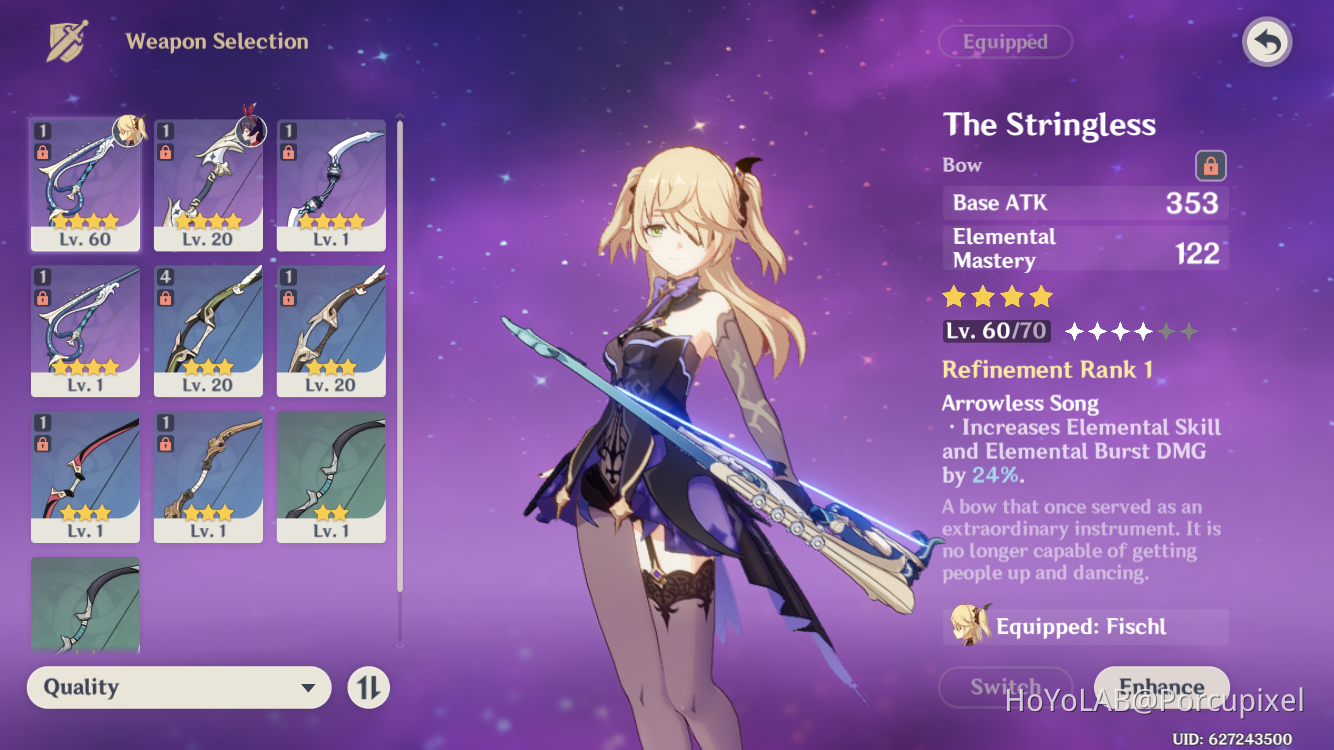Screen dimensions: 1334x750
Task: Click the back arrow button
Action: point(1267,43)
